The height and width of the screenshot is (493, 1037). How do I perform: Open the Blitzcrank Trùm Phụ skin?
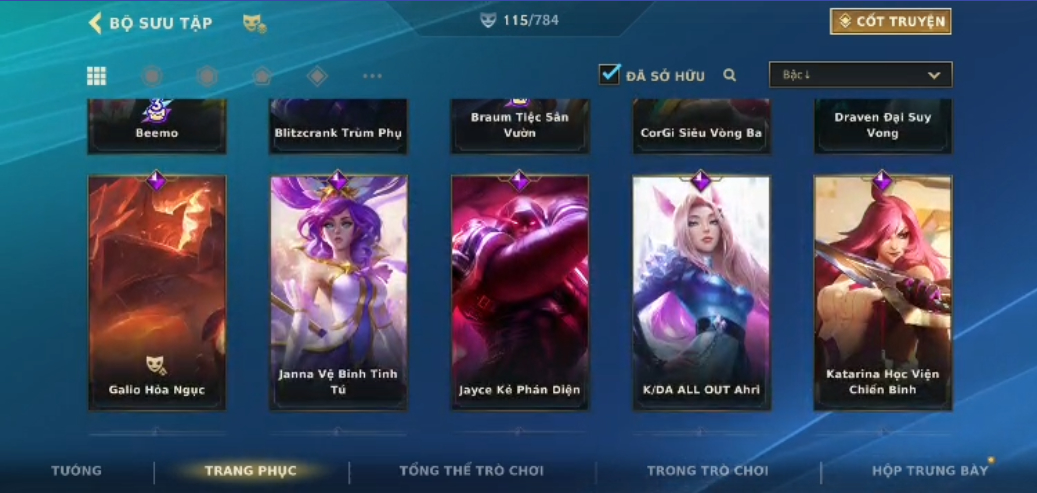[x=338, y=125]
